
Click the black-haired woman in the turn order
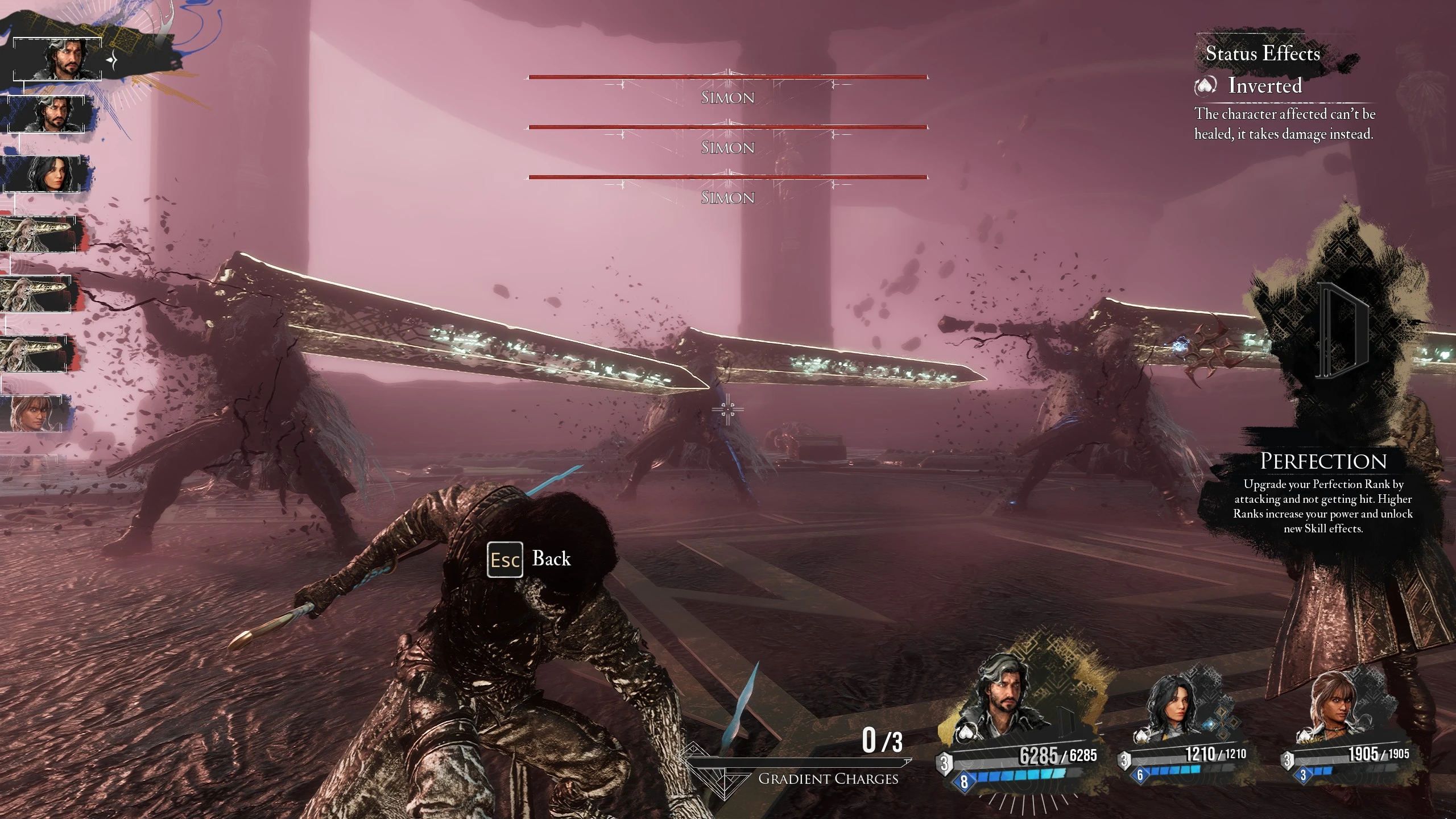click(x=47, y=173)
